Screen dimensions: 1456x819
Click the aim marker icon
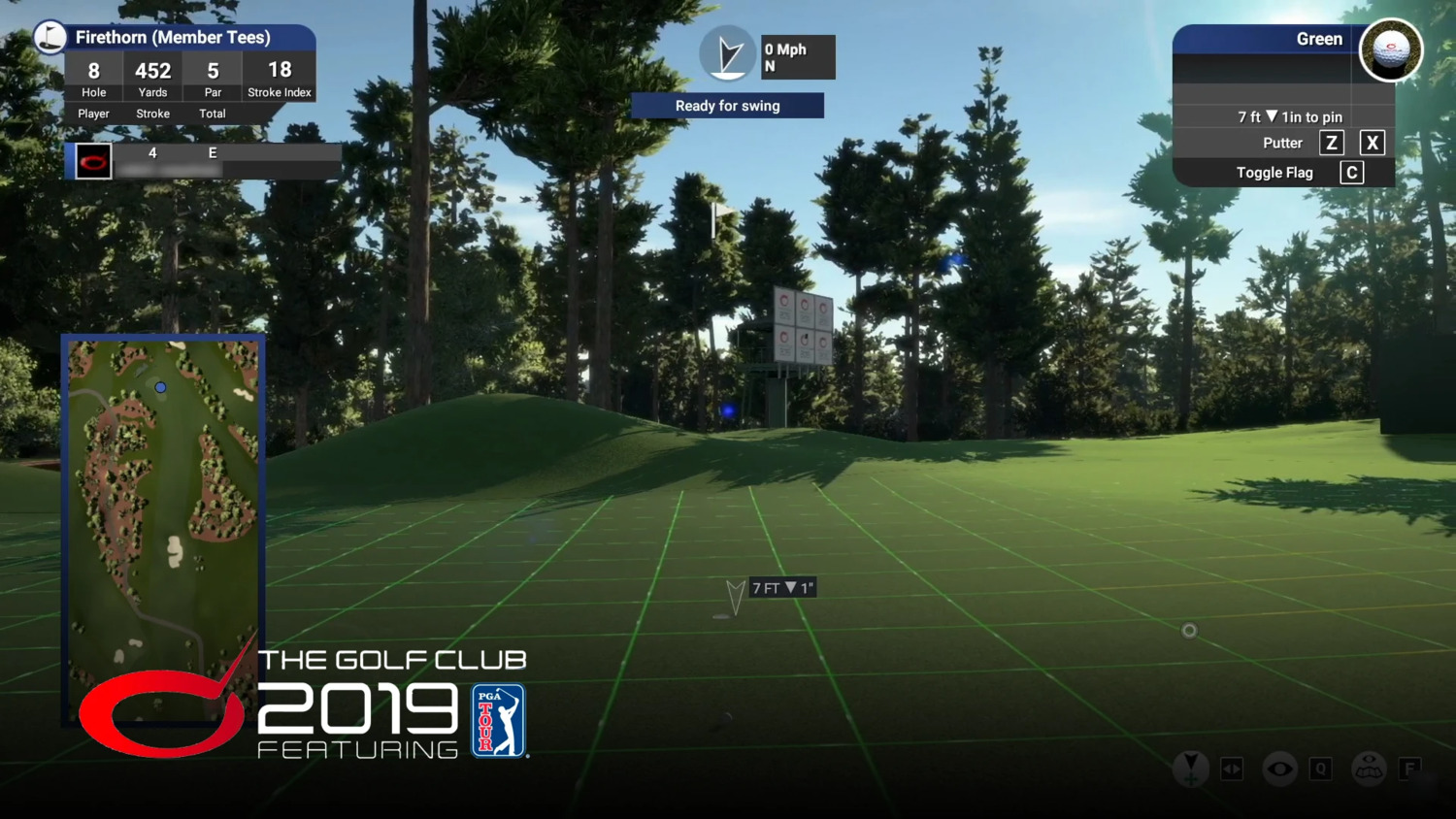(x=1190, y=769)
